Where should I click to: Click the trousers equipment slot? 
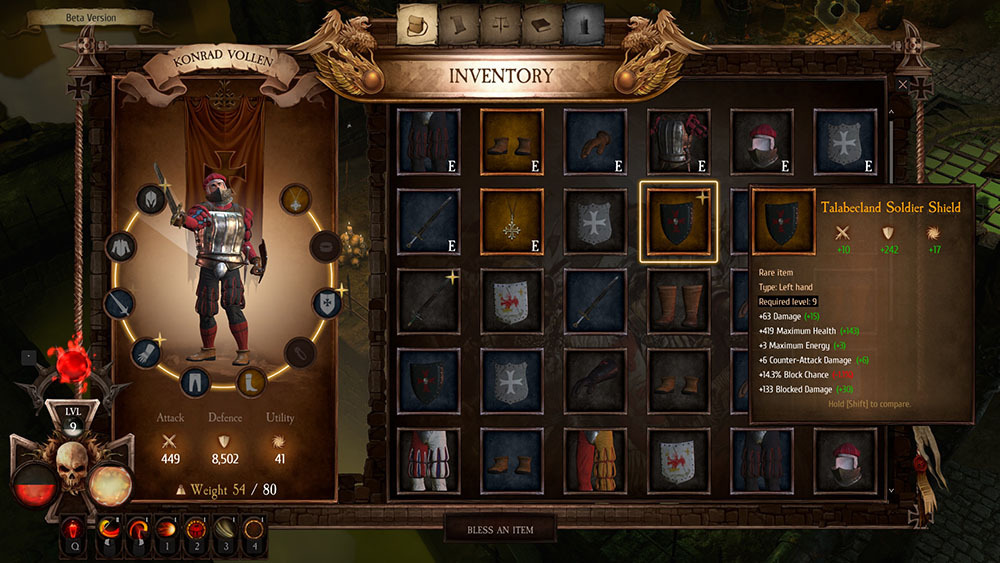tap(196, 382)
